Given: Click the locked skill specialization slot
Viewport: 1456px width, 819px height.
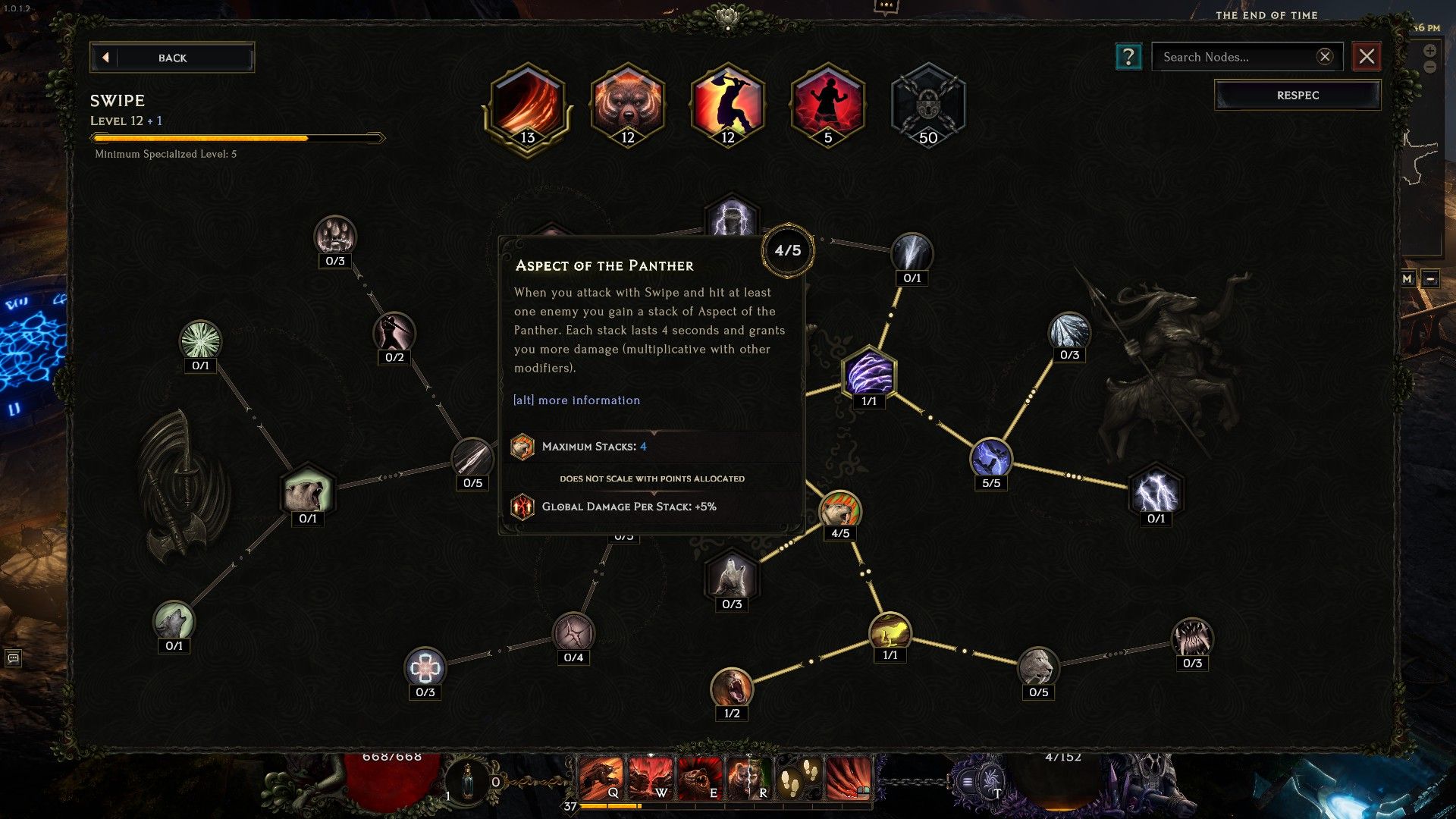Looking at the screenshot, I should pos(928,106).
